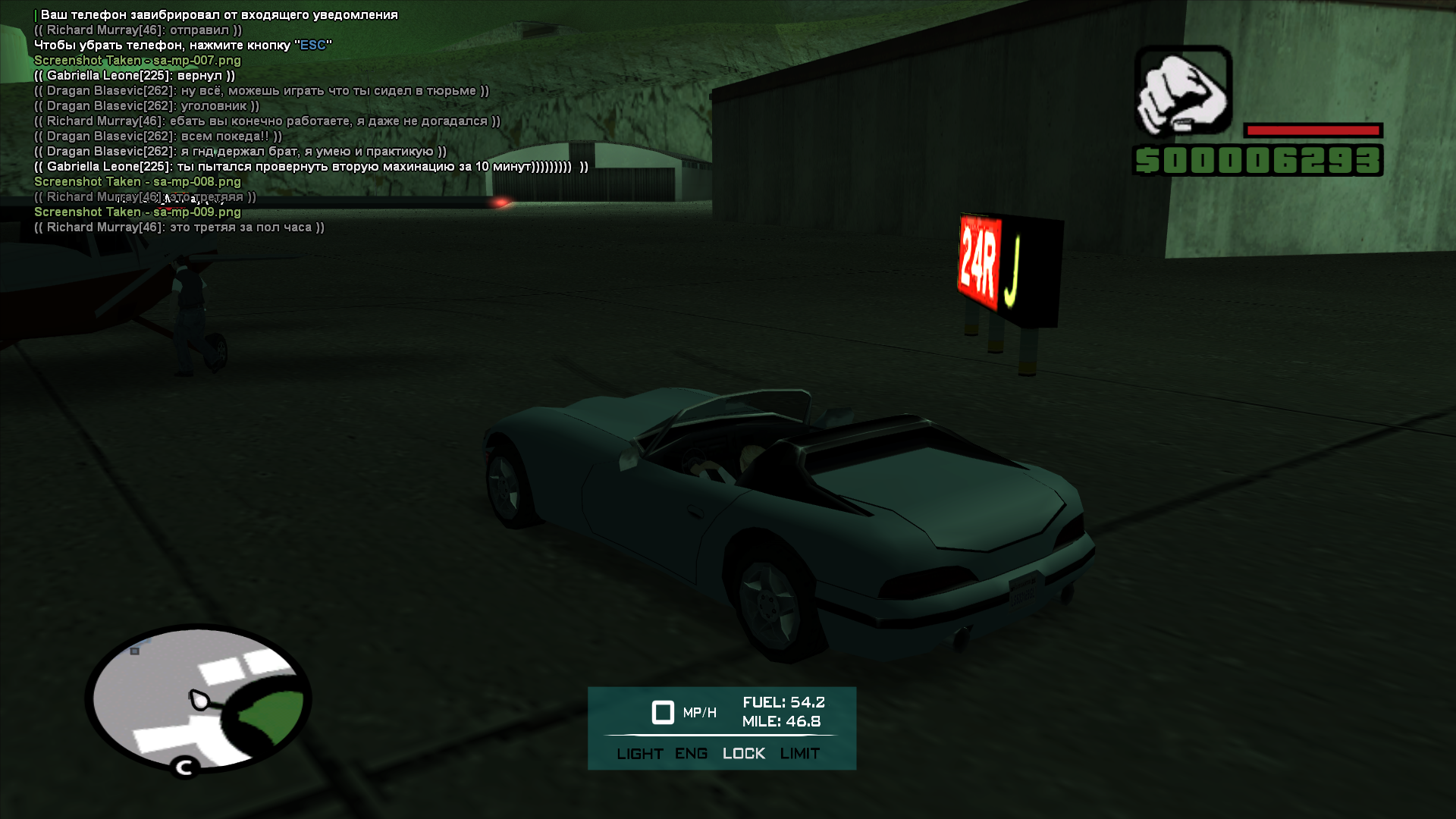This screenshot has height=819, width=1456.
Task: Click Gabriella Leone's latest chat message
Action: tap(311, 167)
